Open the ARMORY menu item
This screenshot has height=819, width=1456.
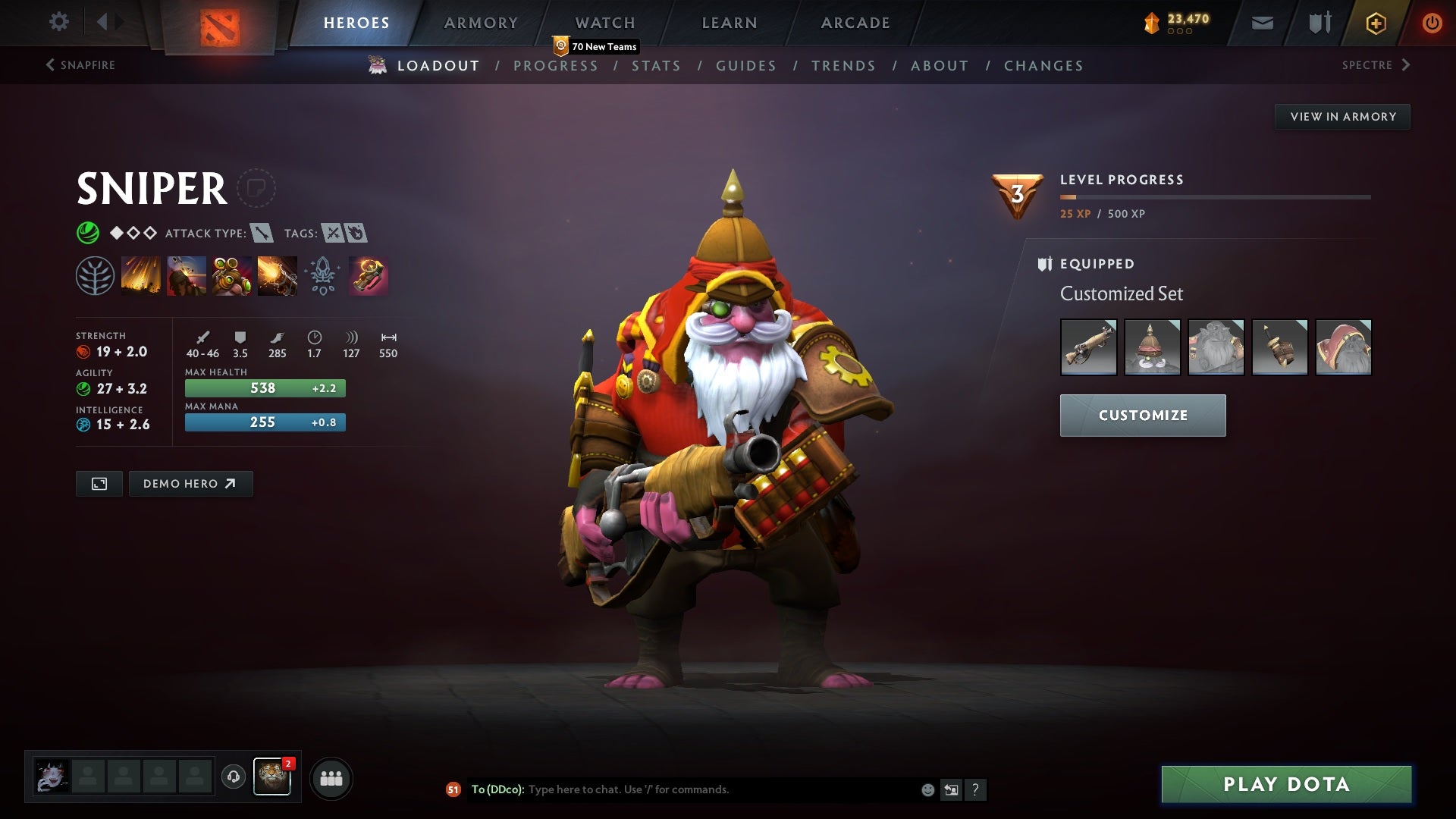point(482,23)
